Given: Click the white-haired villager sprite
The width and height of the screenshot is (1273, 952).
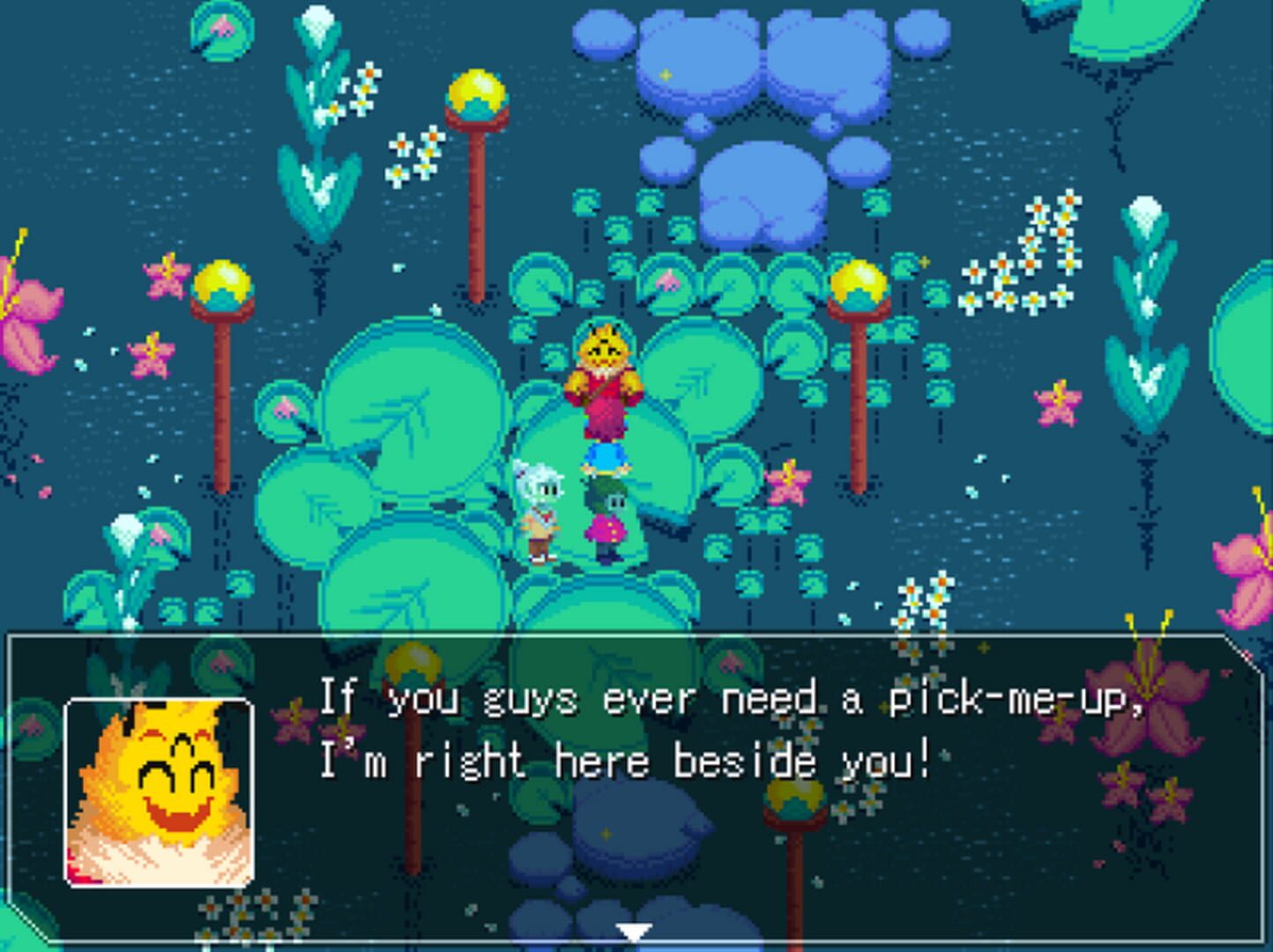Looking at the screenshot, I should click(x=541, y=511).
